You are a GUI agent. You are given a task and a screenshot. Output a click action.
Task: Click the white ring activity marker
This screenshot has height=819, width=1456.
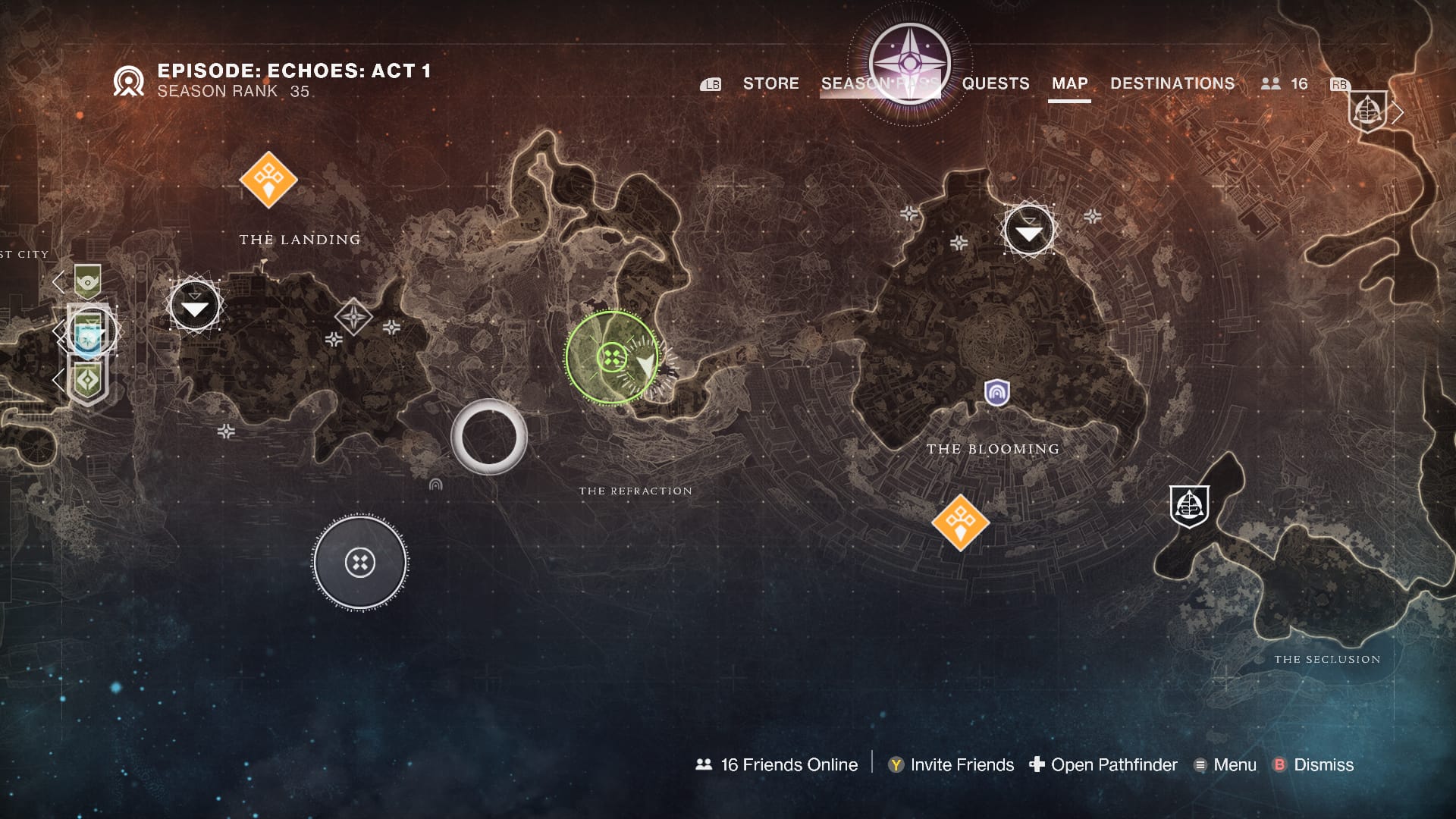(x=489, y=437)
